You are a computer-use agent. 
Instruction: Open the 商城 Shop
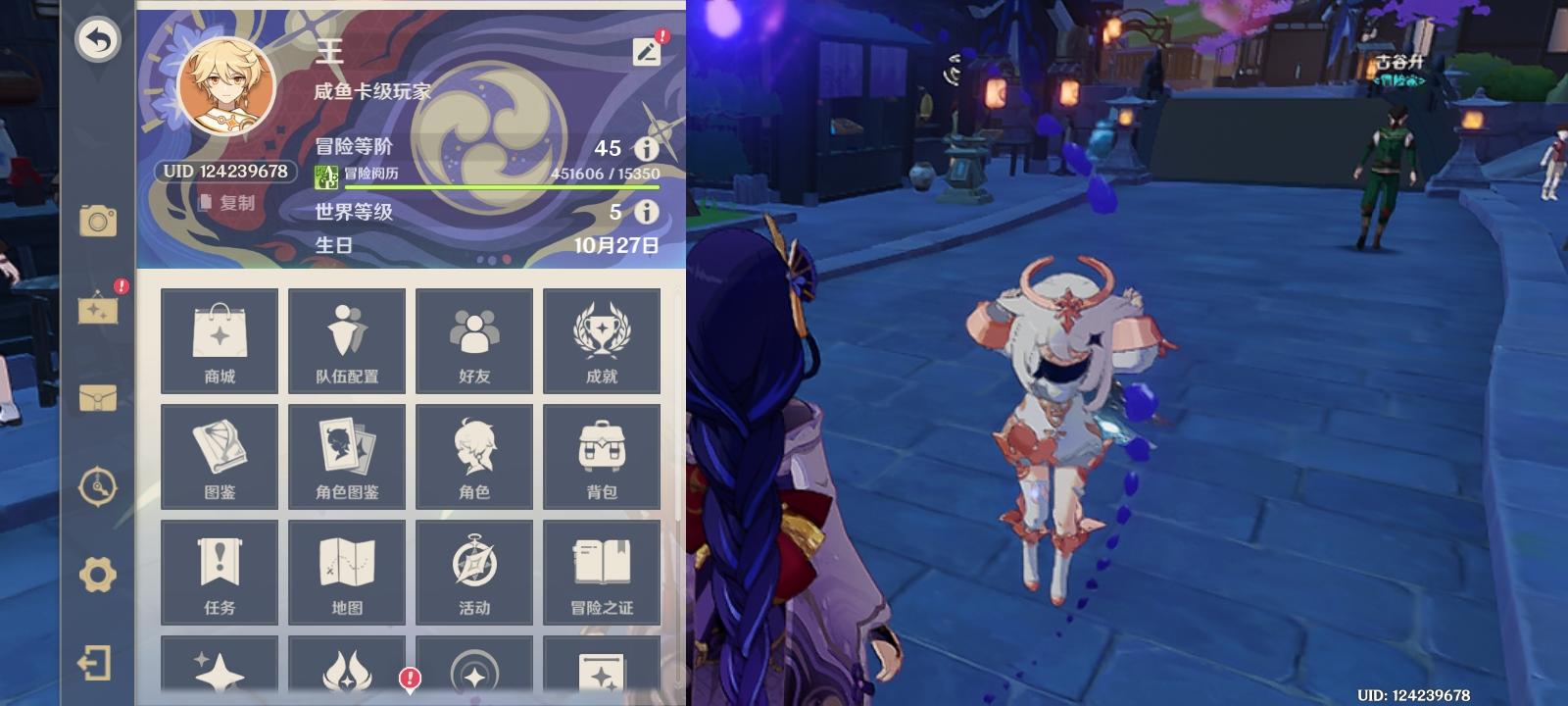pyautogui.click(x=219, y=338)
